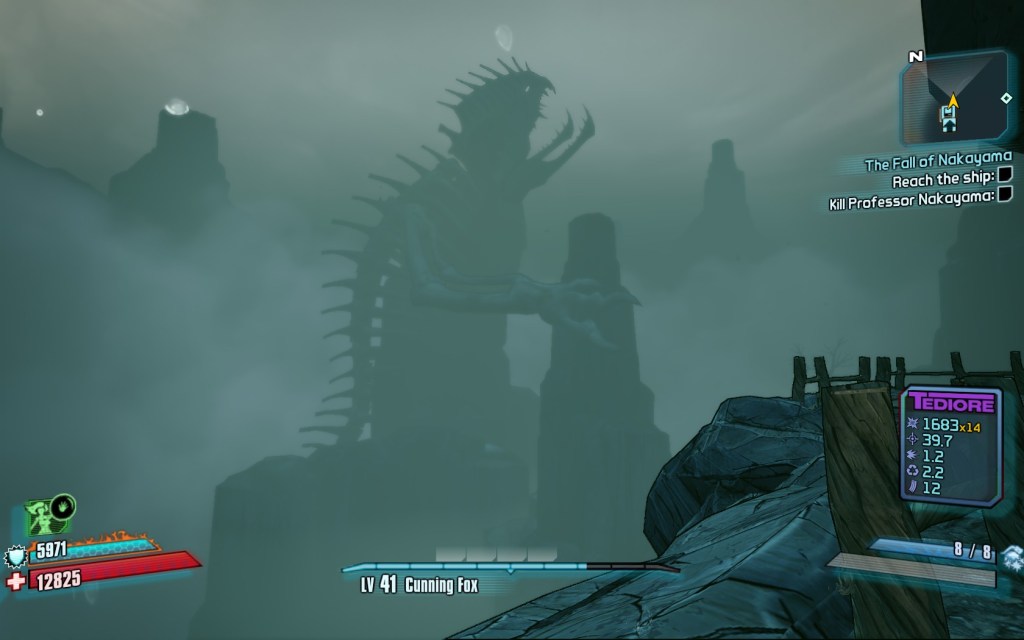Viewport: 1024px width, 640px height.
Task: Toggle the Reach the ship objective checkbox
Action: [x=1005, y=178]
